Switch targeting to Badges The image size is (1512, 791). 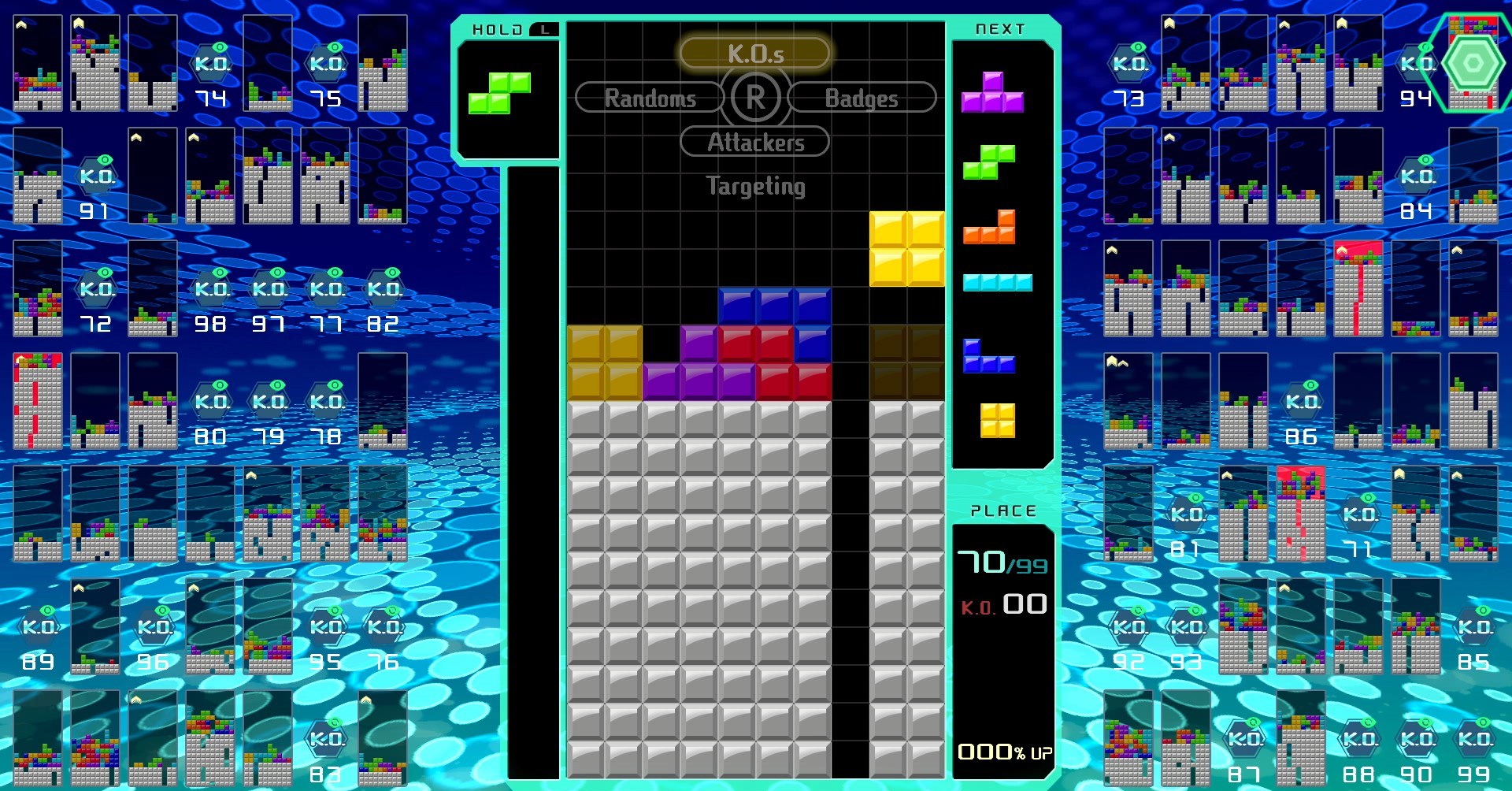[861, 98]
